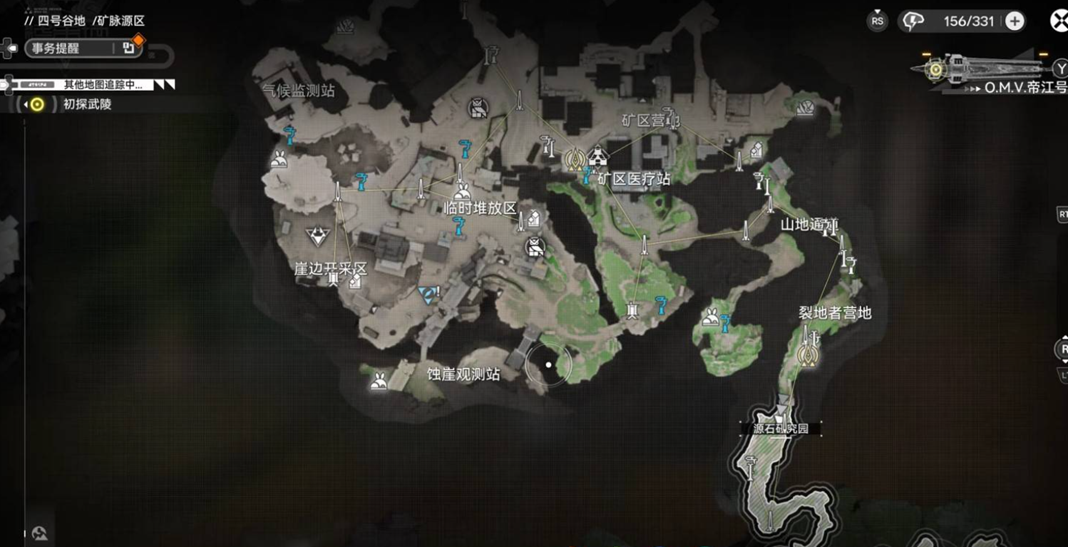
Task: Select the 矿区医疗站 teleport point marker
Action: tap(574, 158)
